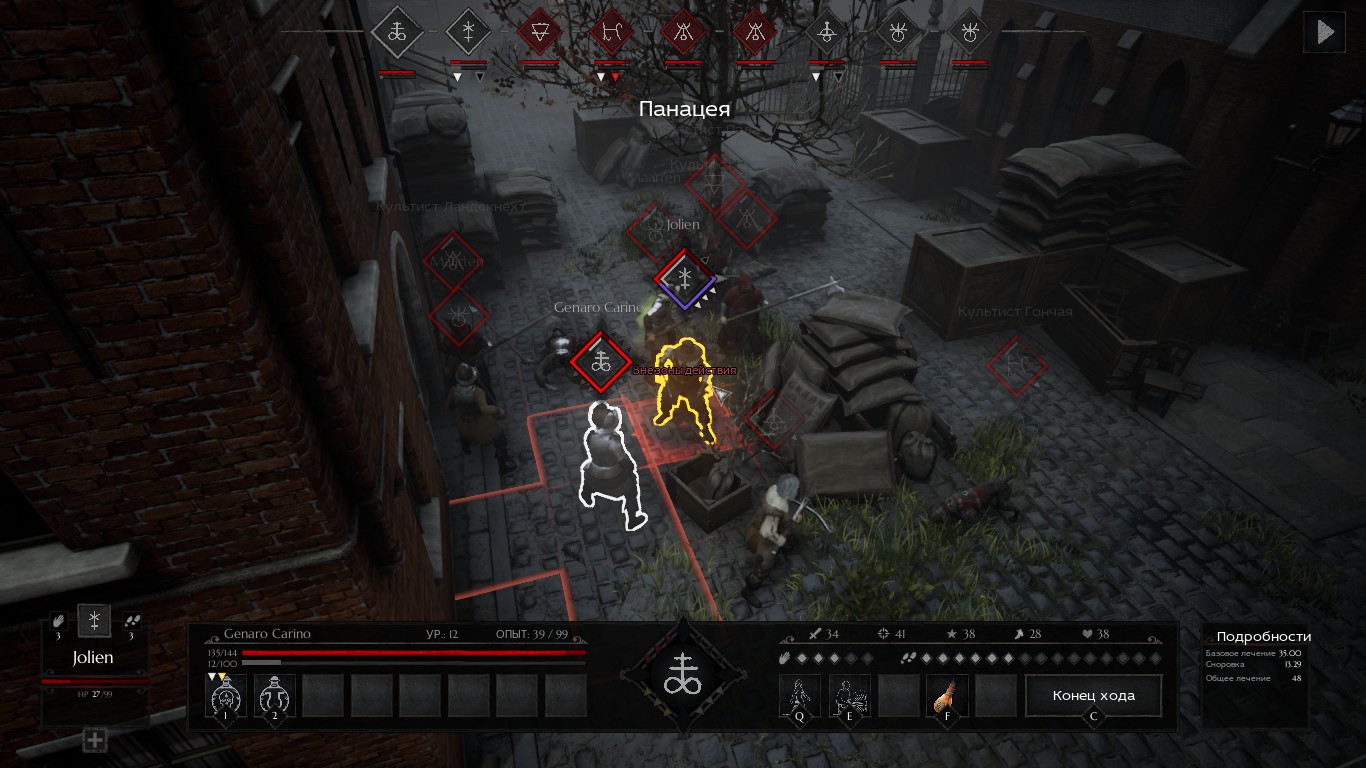Activate the Q character ability
1366x768 pixels.
pos(800,695)
